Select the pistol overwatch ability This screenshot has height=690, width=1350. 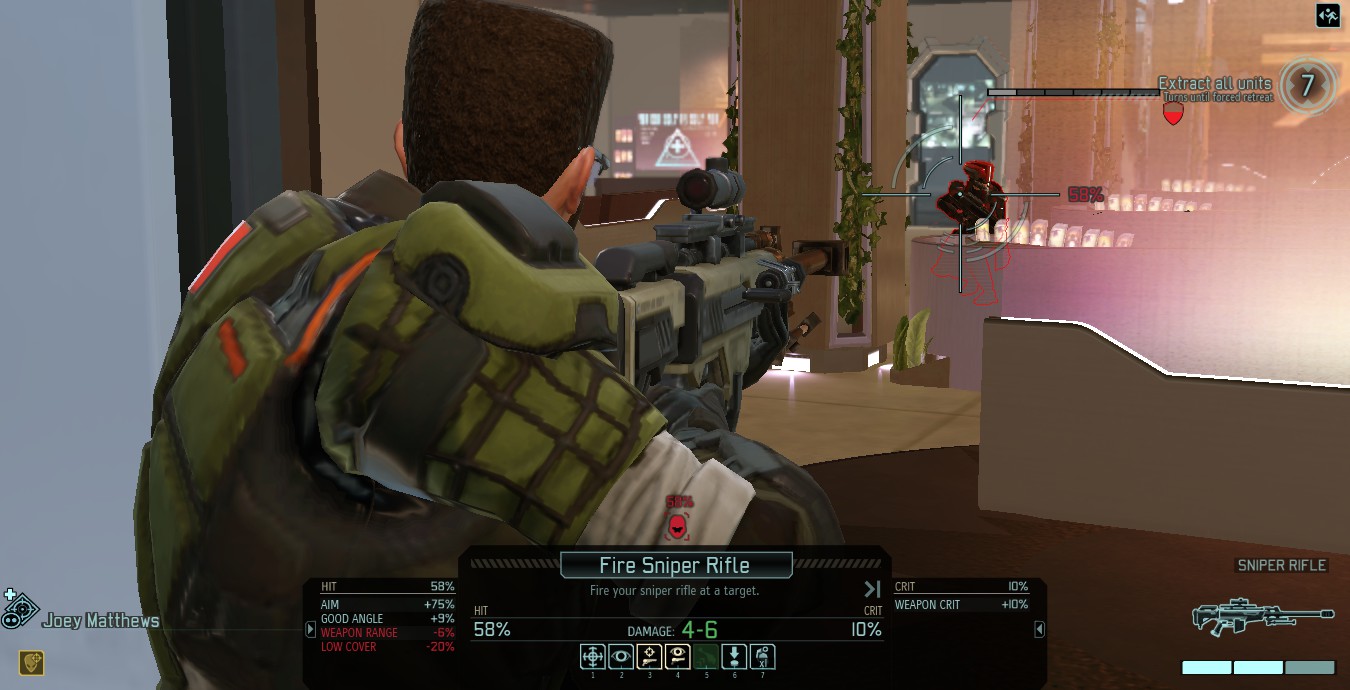[677, 656]
